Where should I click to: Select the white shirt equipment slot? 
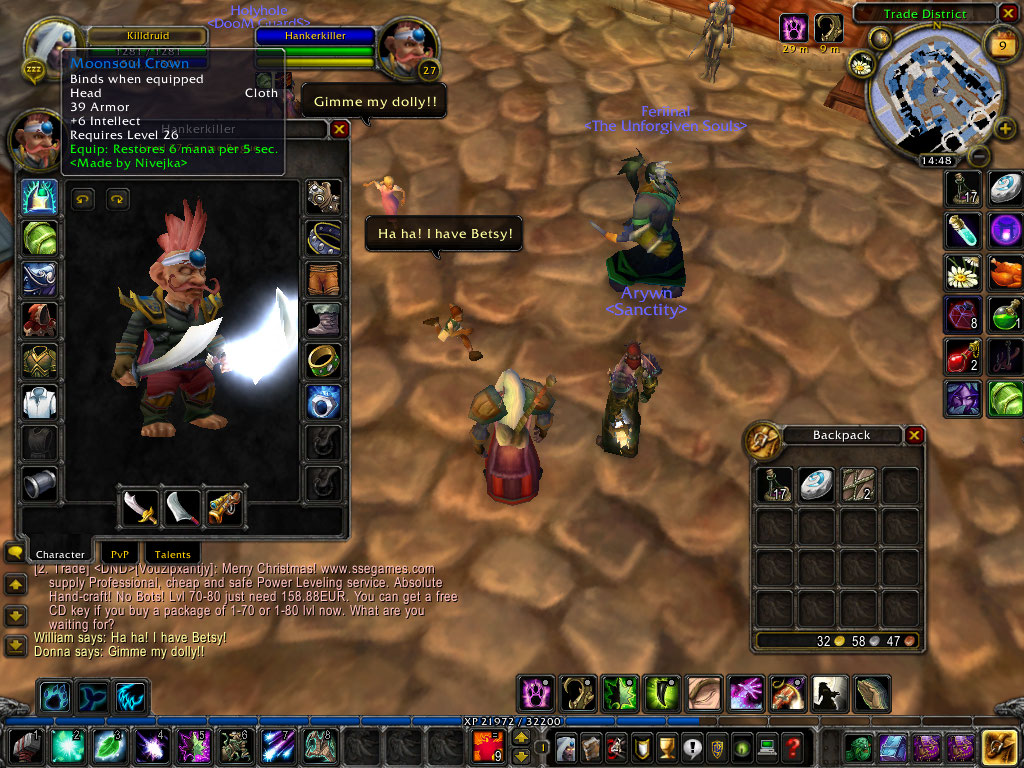(40, 402)
